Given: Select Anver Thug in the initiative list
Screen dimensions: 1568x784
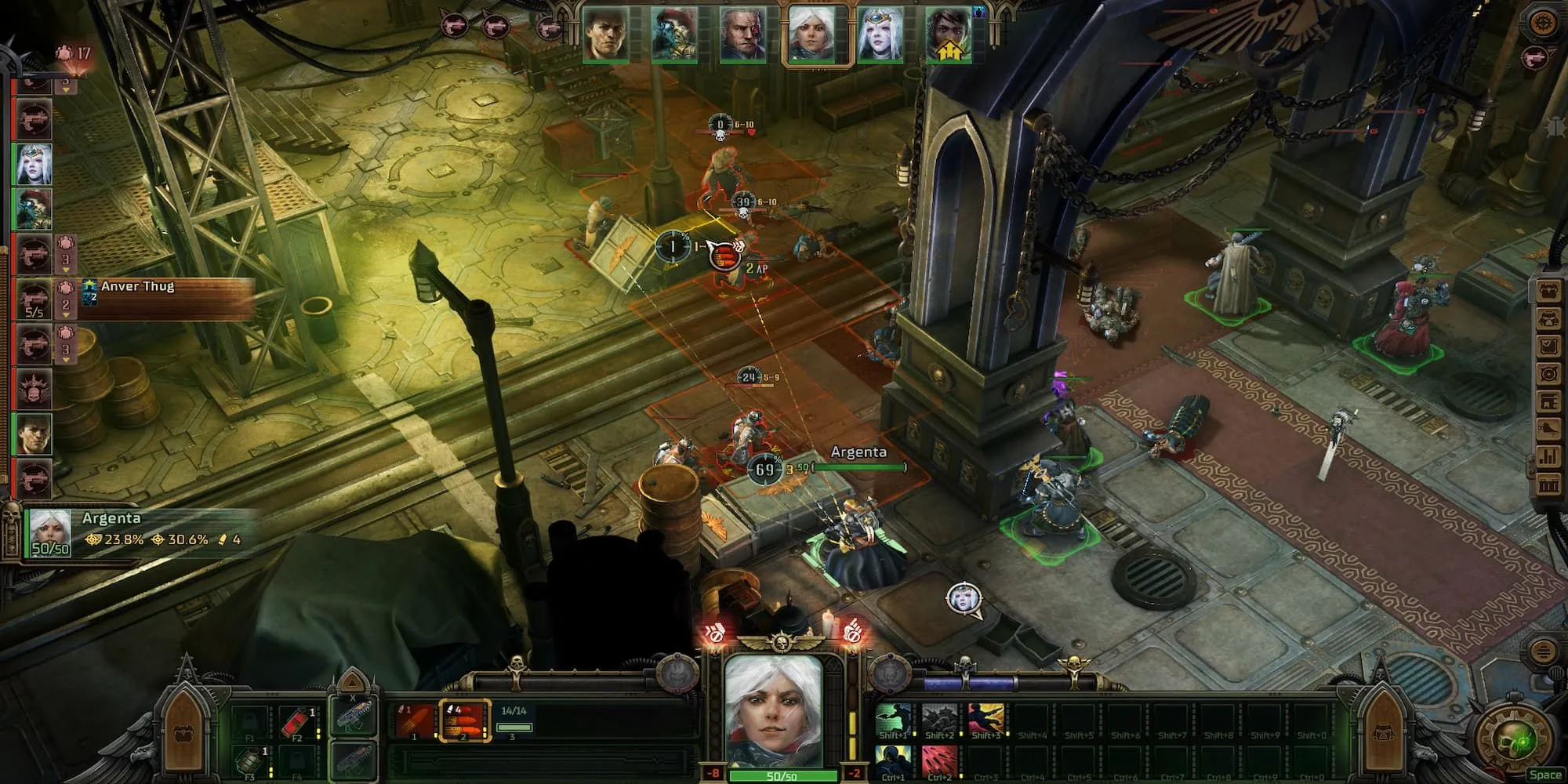Looking at the screenshot, I should (34, 299).
